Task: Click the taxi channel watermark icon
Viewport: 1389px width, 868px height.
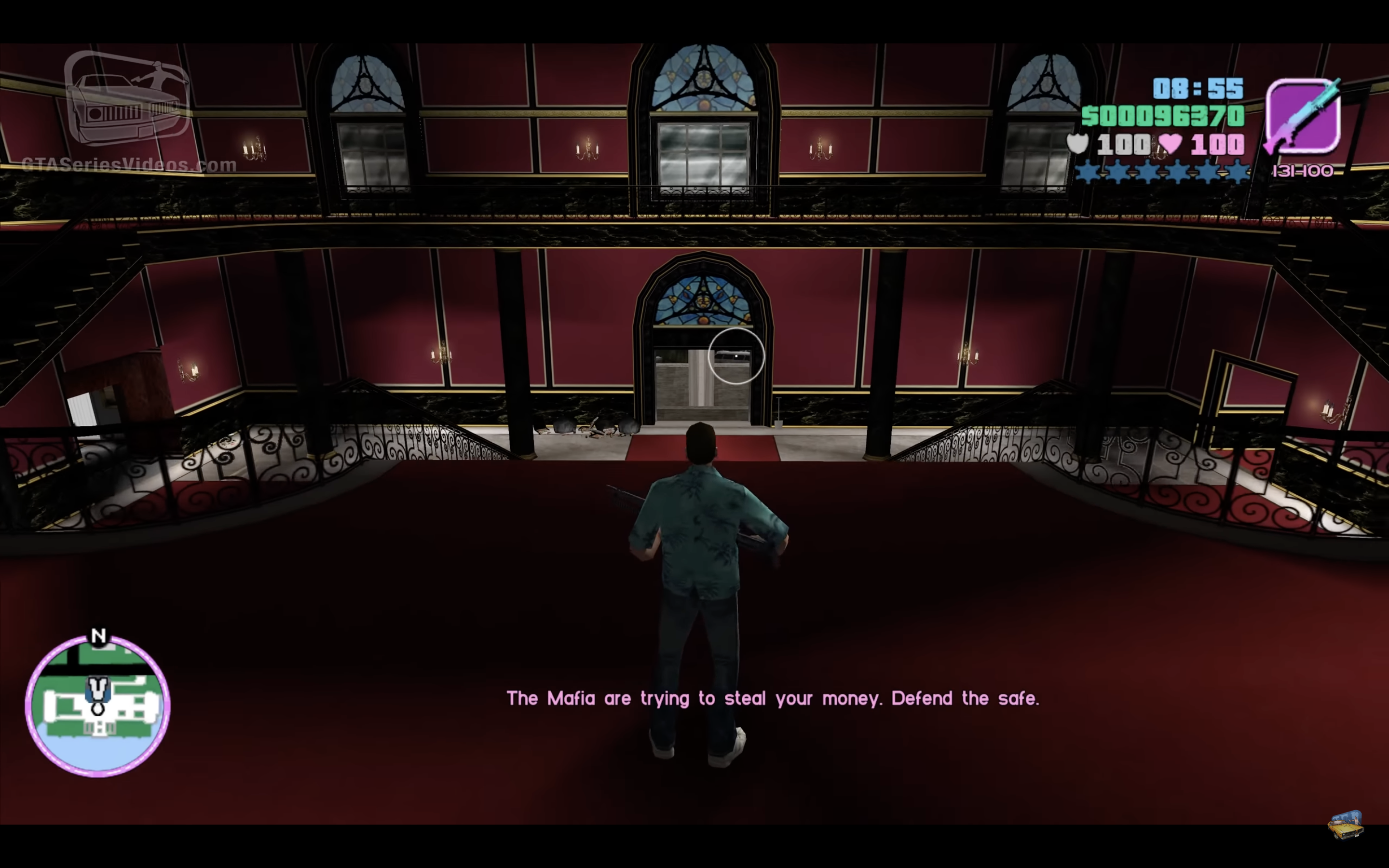Action: click(x=1346, y=825)
